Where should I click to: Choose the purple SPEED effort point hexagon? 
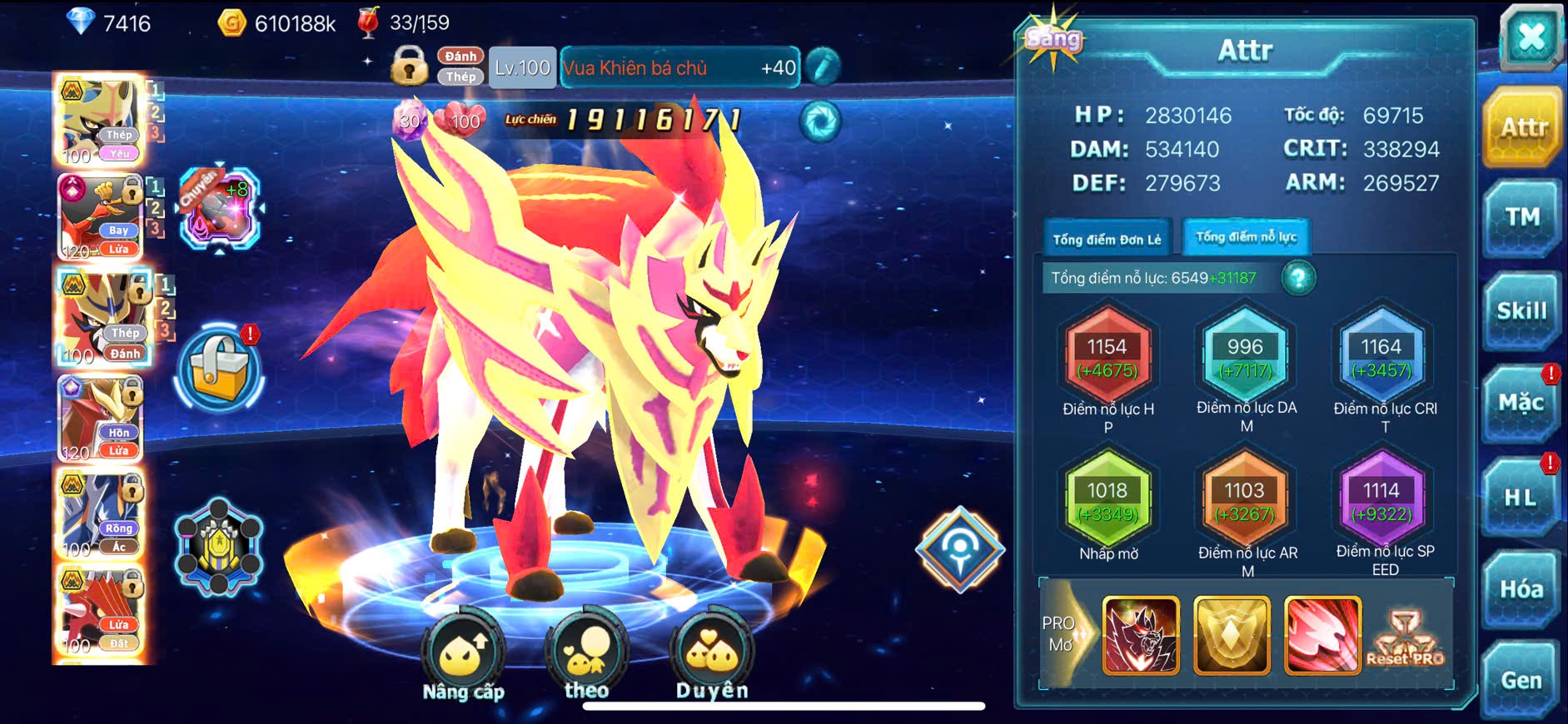pyautogui.click(x=1381, y=501)
